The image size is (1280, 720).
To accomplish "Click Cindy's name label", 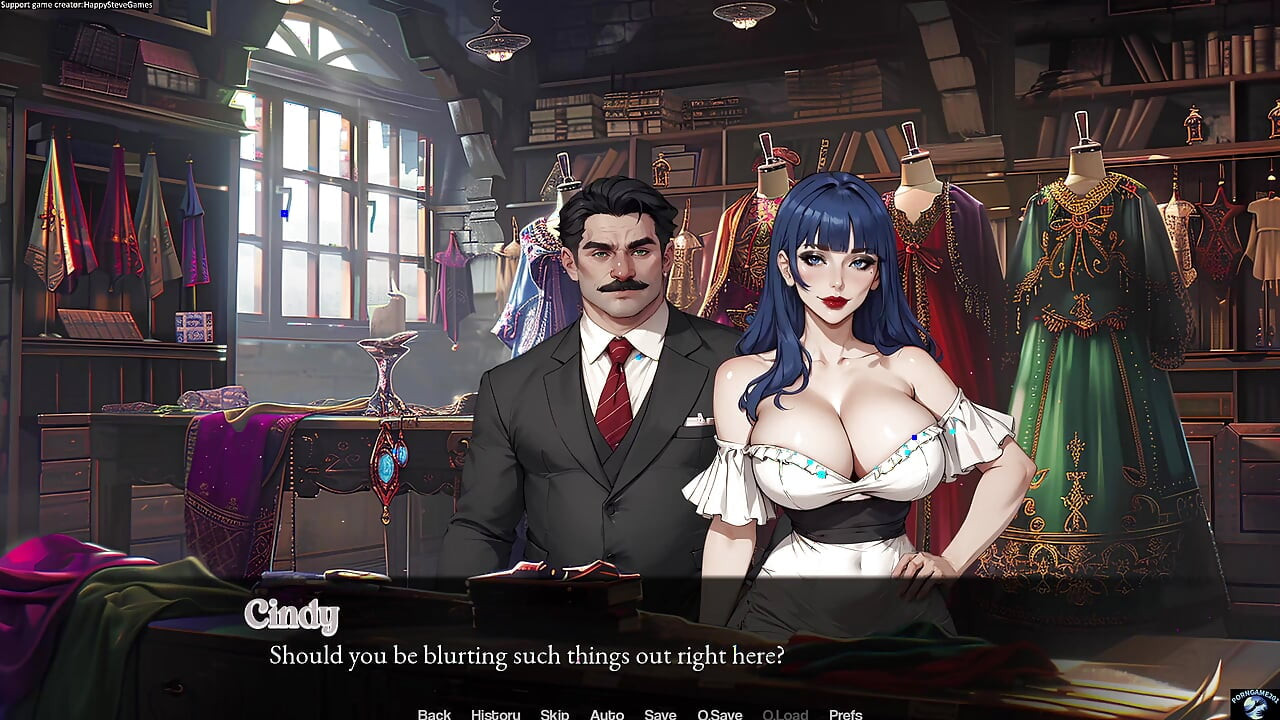I will click(295, 615).
